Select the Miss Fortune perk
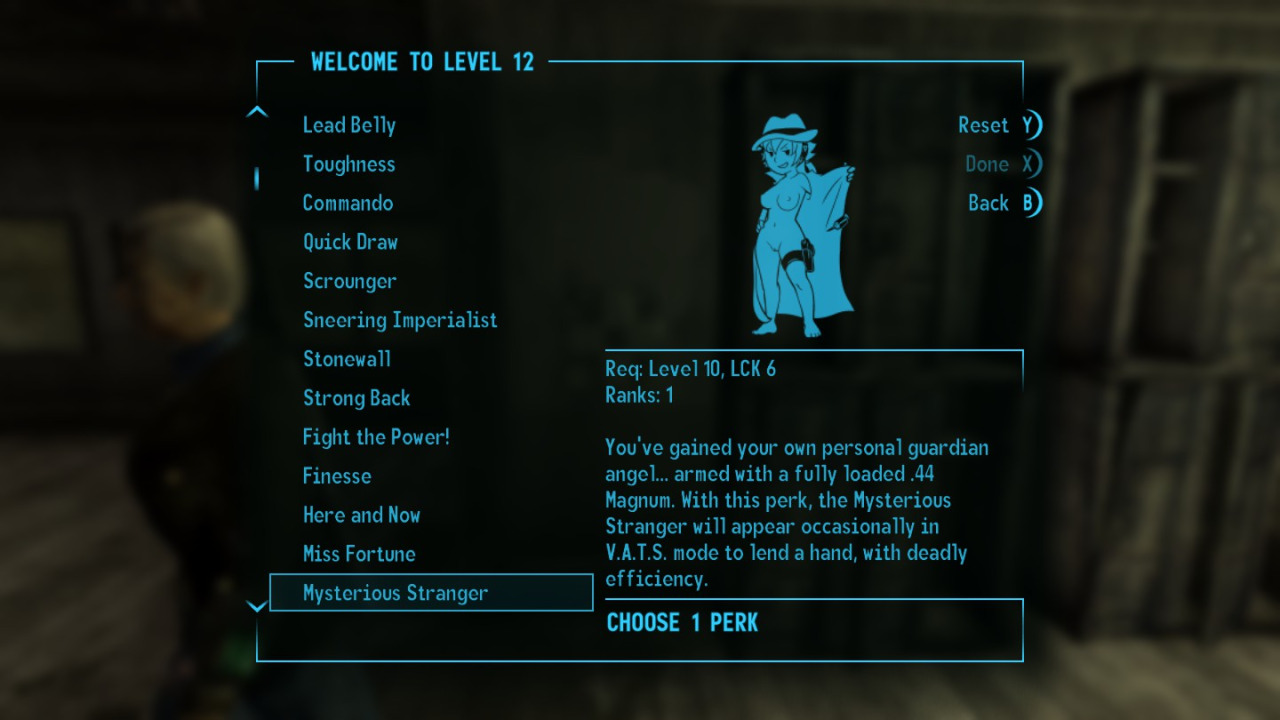 tap(359, 554)
